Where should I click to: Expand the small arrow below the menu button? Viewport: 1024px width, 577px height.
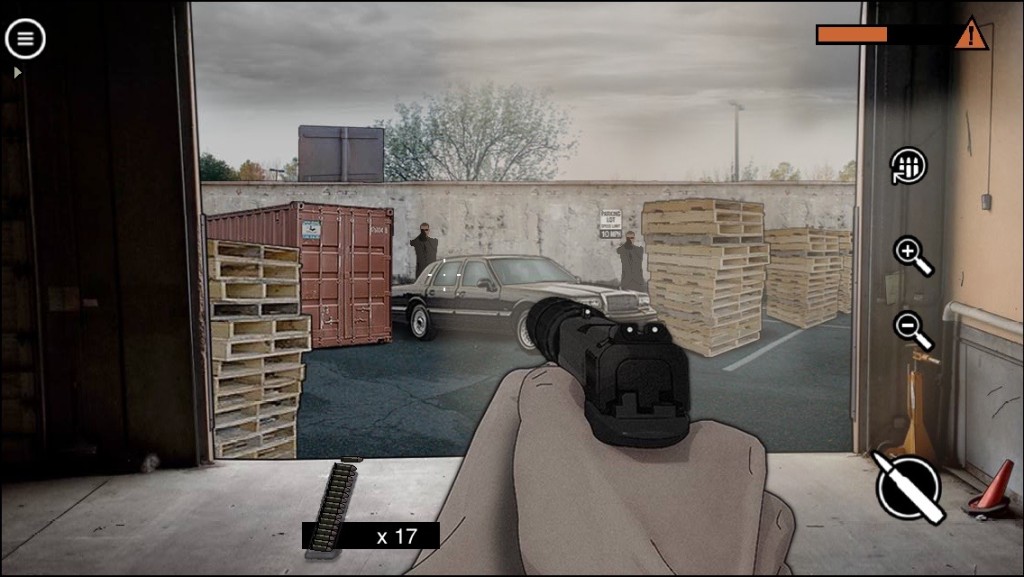17,73
